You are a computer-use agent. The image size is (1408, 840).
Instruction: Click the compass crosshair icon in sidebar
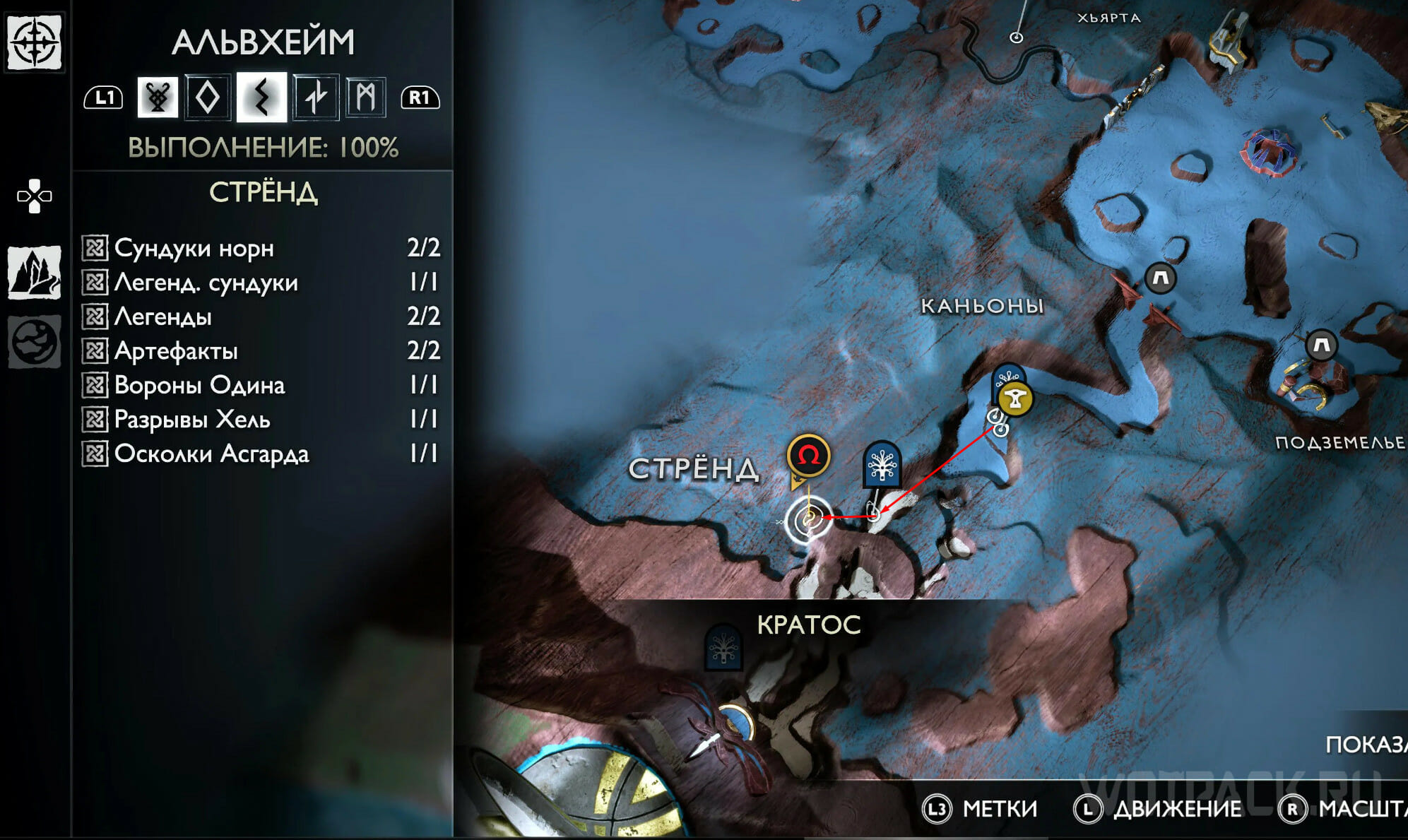34,42
